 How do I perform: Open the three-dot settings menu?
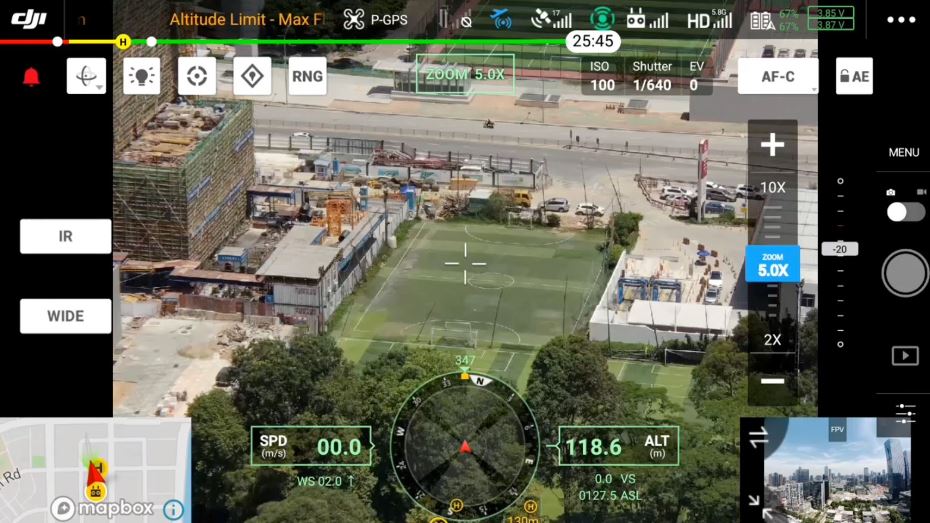[900, 19]
